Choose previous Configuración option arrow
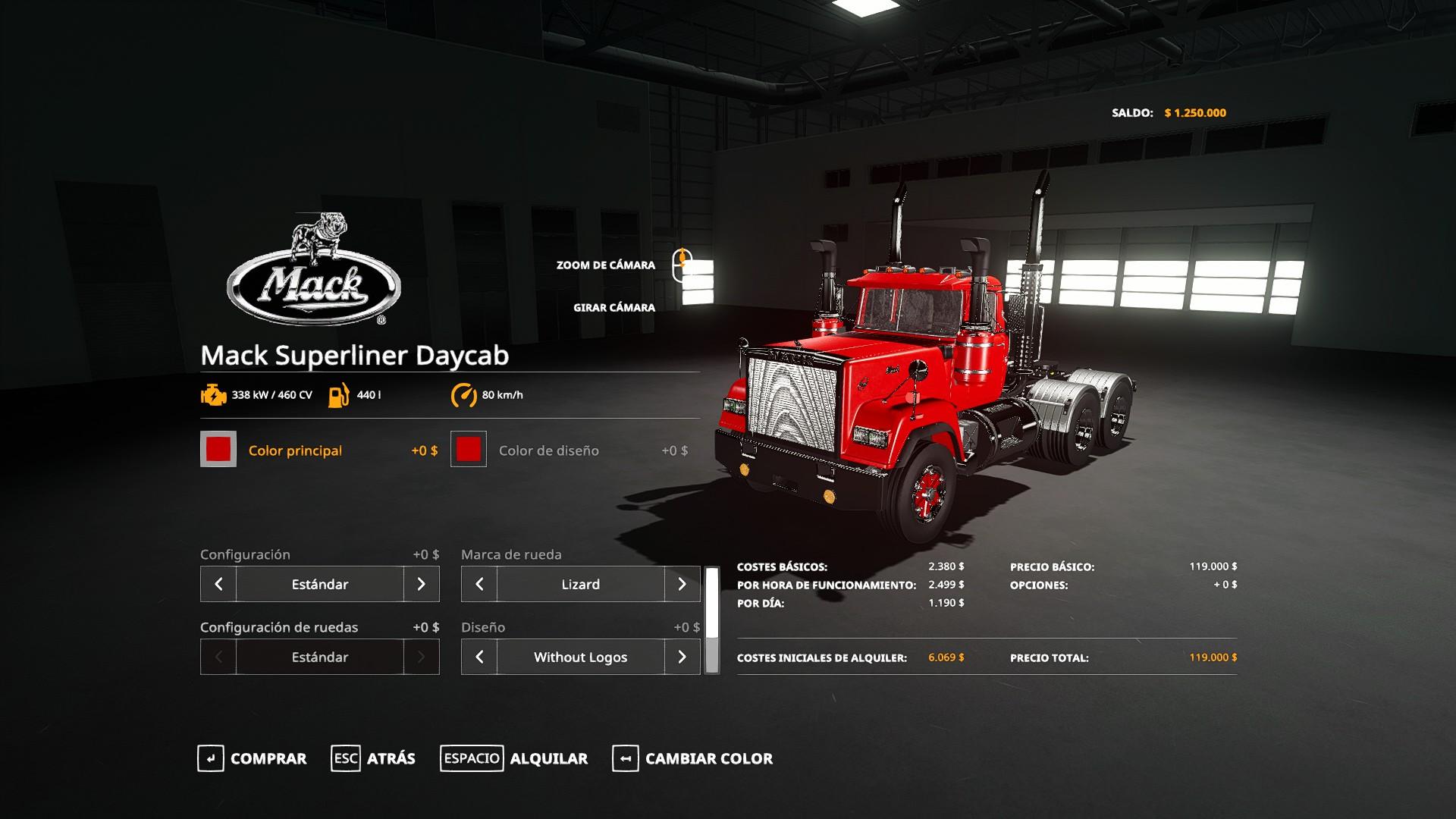Screen dimensions: 1456x819 pos(218,584)
